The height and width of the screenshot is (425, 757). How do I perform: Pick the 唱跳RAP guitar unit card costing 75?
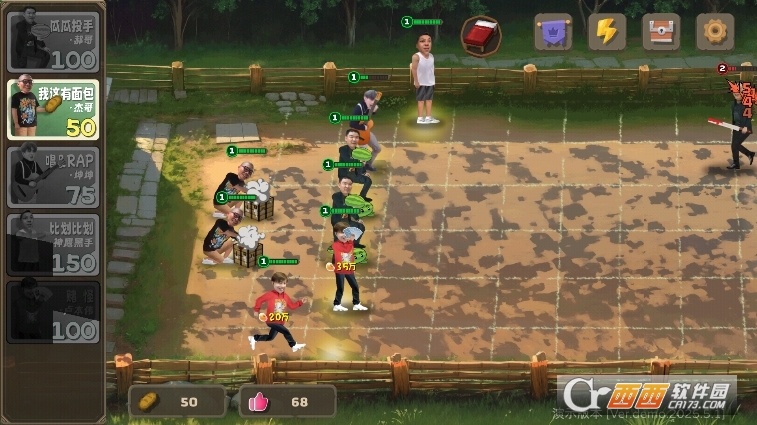[53, 177]
